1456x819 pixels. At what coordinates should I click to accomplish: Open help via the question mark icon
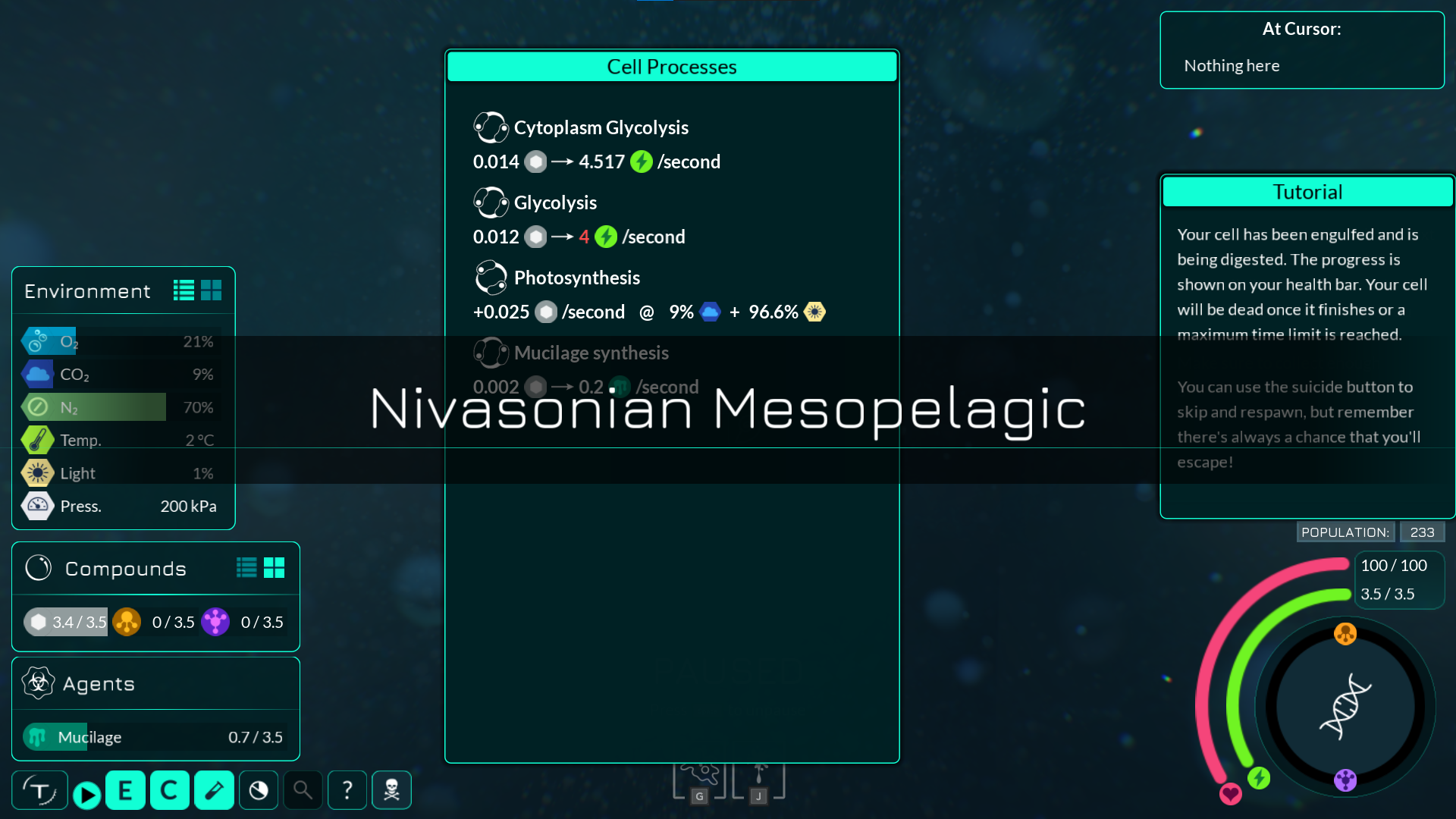[347, 789]
